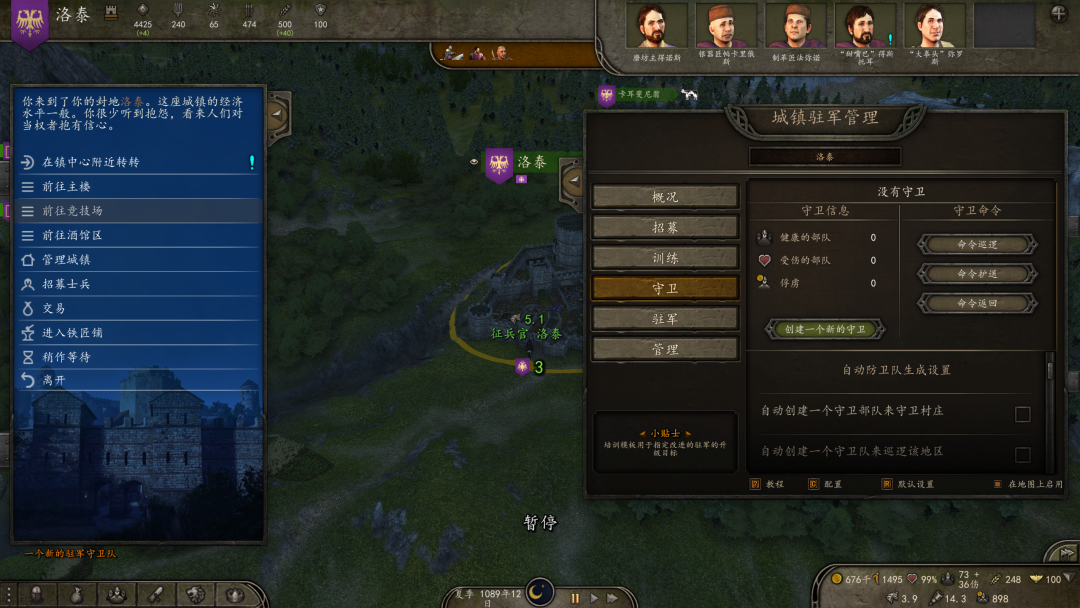The height and width of the screenshot is (608, 1080).
Task: Enter the smithy with 进入铁匠铺
Action: (x=73, y=332)
